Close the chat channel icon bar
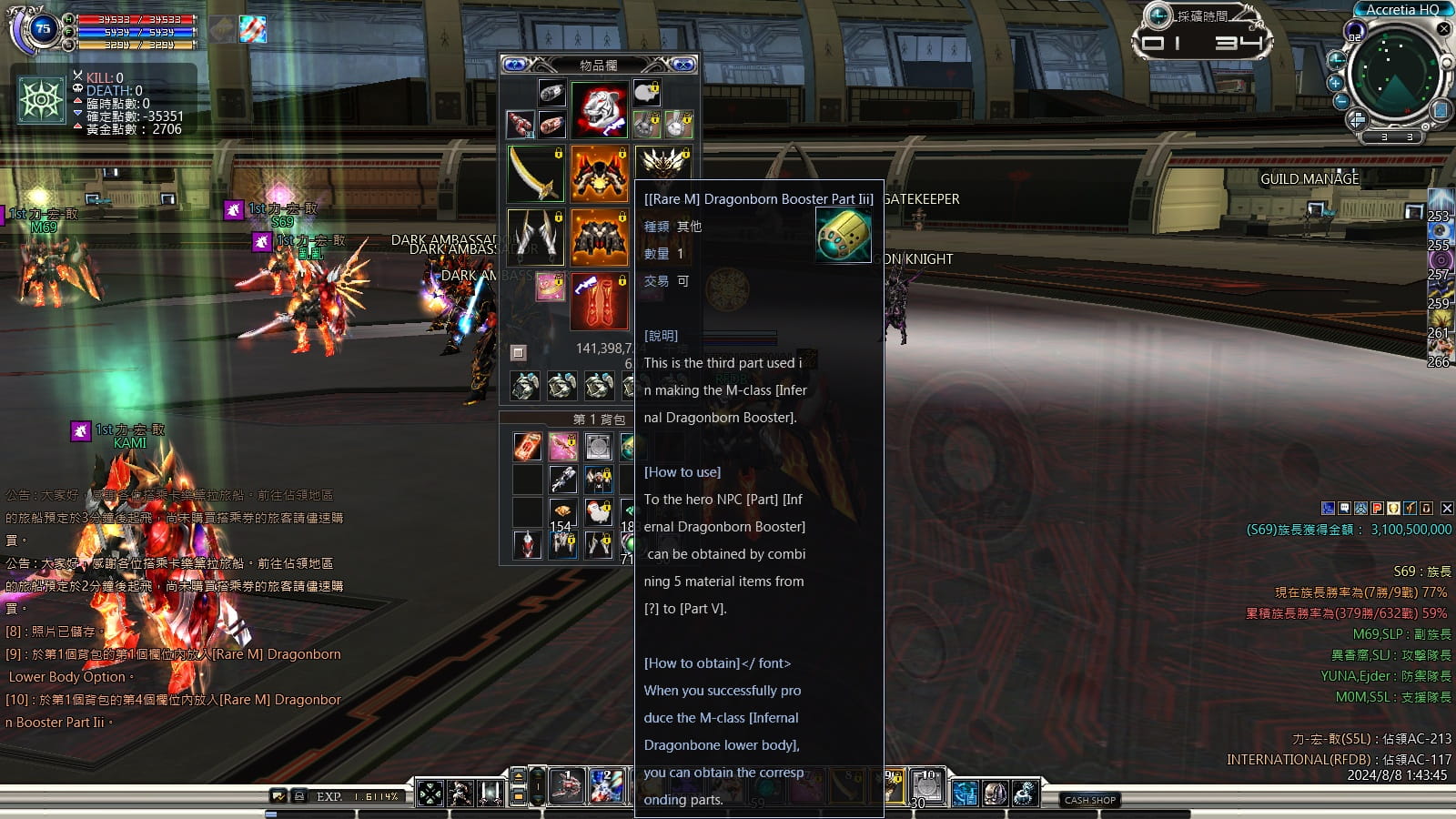 pyautogui.click(x=1447, y=509)
